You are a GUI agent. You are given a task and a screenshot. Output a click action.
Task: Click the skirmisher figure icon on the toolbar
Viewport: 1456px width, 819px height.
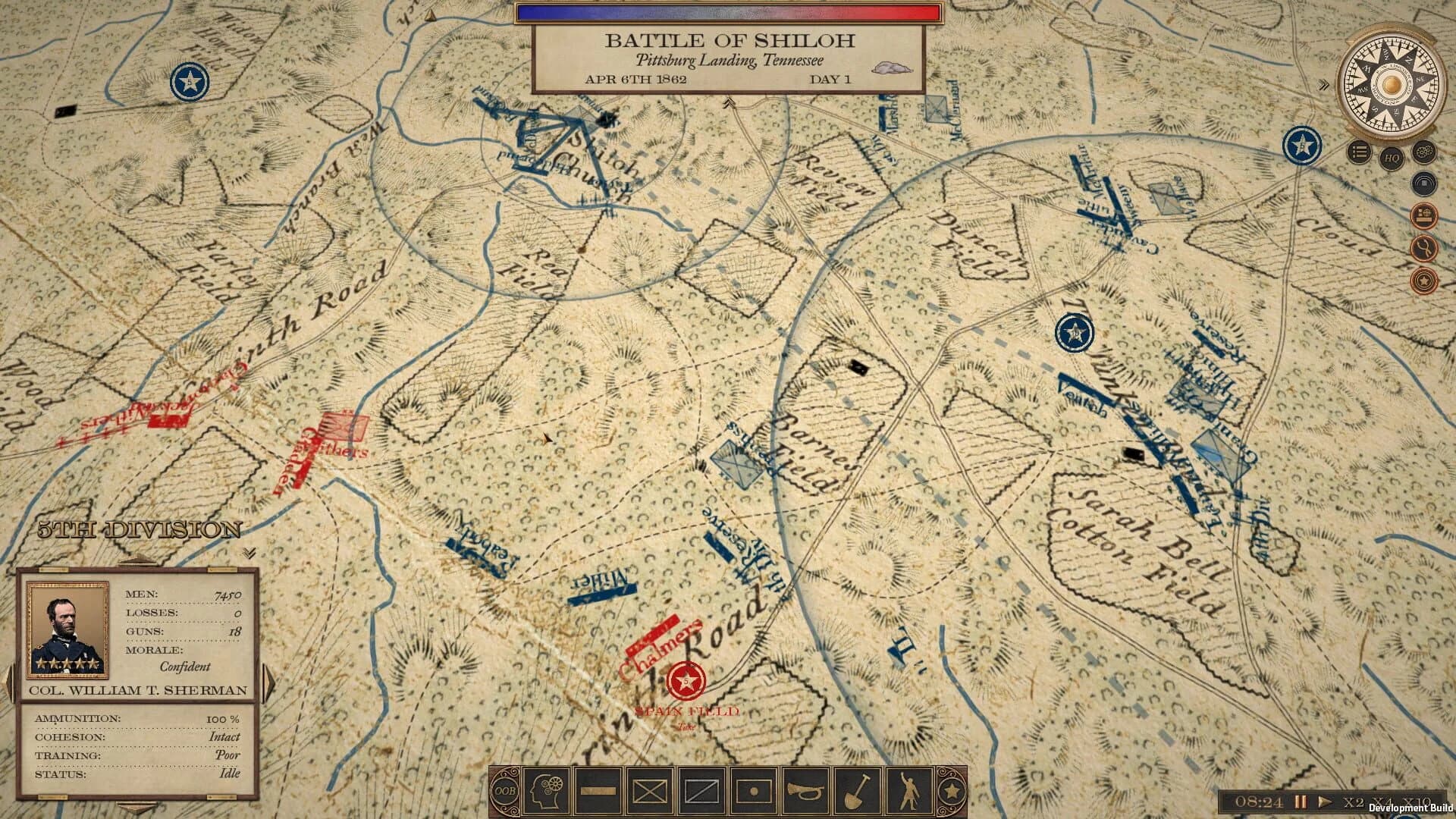click(912, 790)
